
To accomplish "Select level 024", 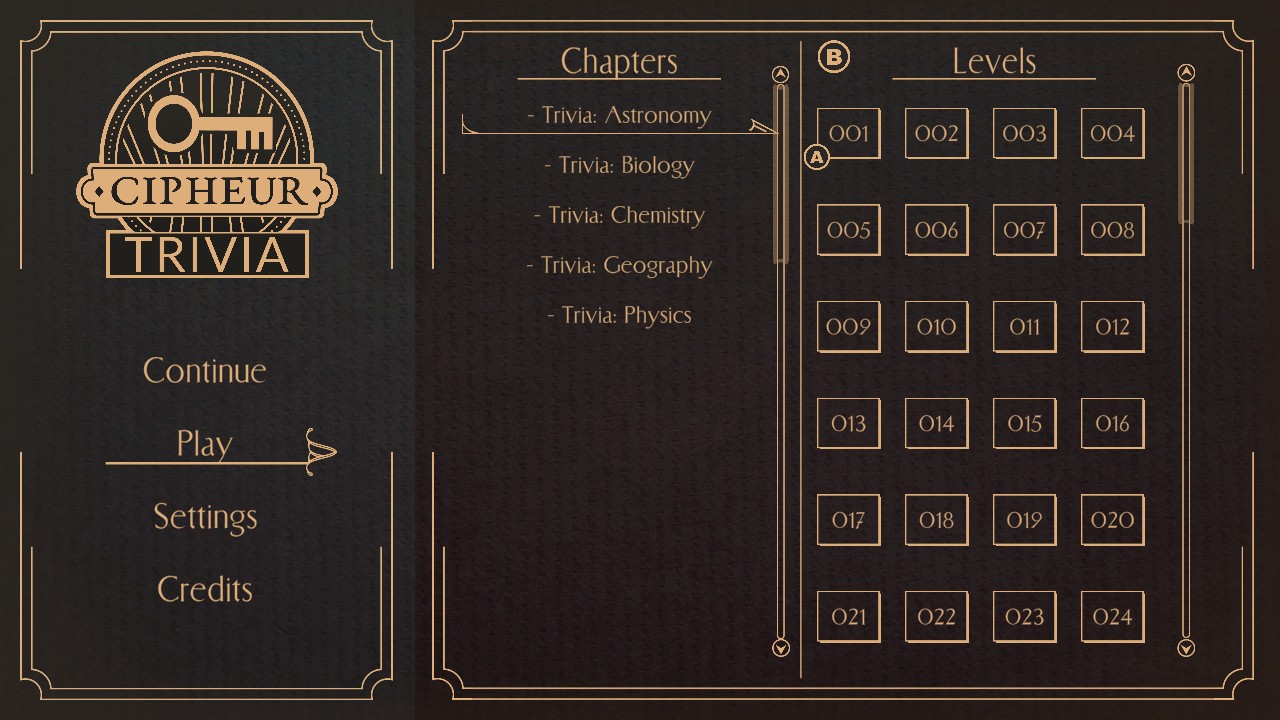I will pyautogui.click(x=1112, y=616).
